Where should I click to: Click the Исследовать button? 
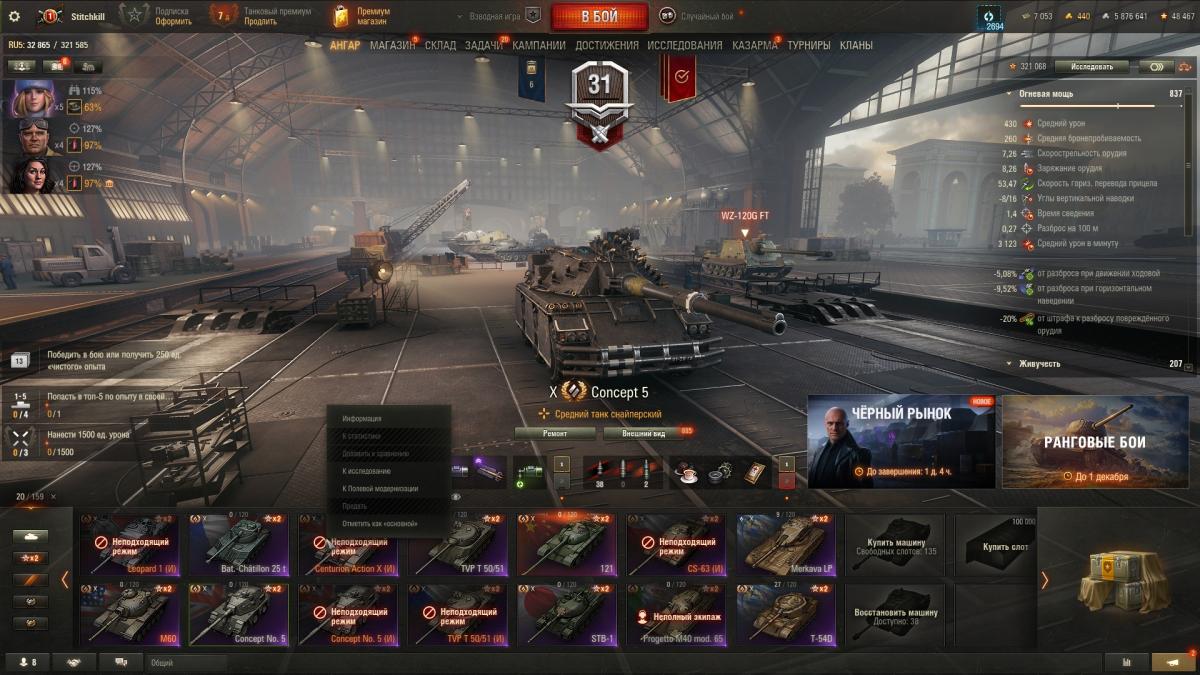[x=1091, y=66]
